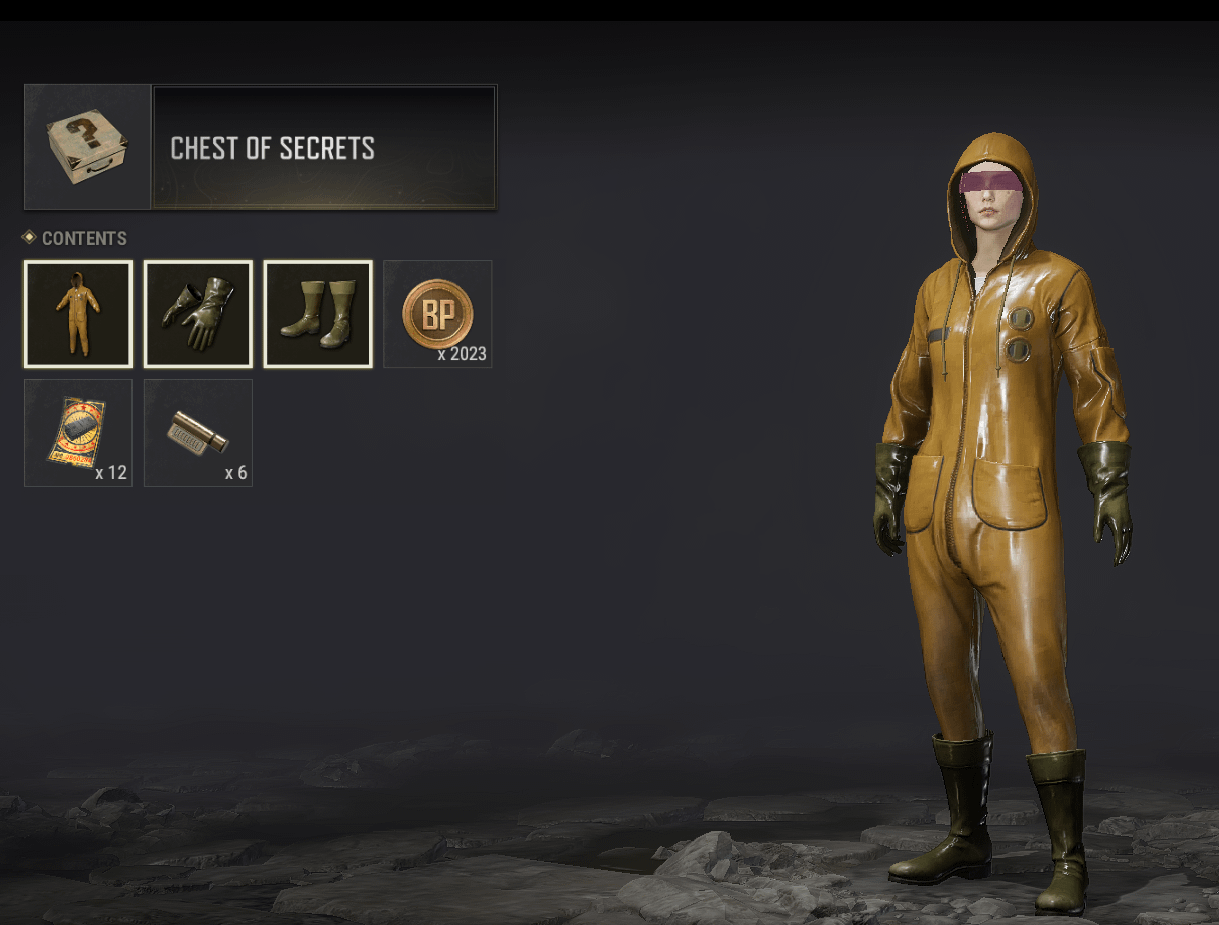
Task: Preview the green rubber gloves
Action: (x=198, y=314)
